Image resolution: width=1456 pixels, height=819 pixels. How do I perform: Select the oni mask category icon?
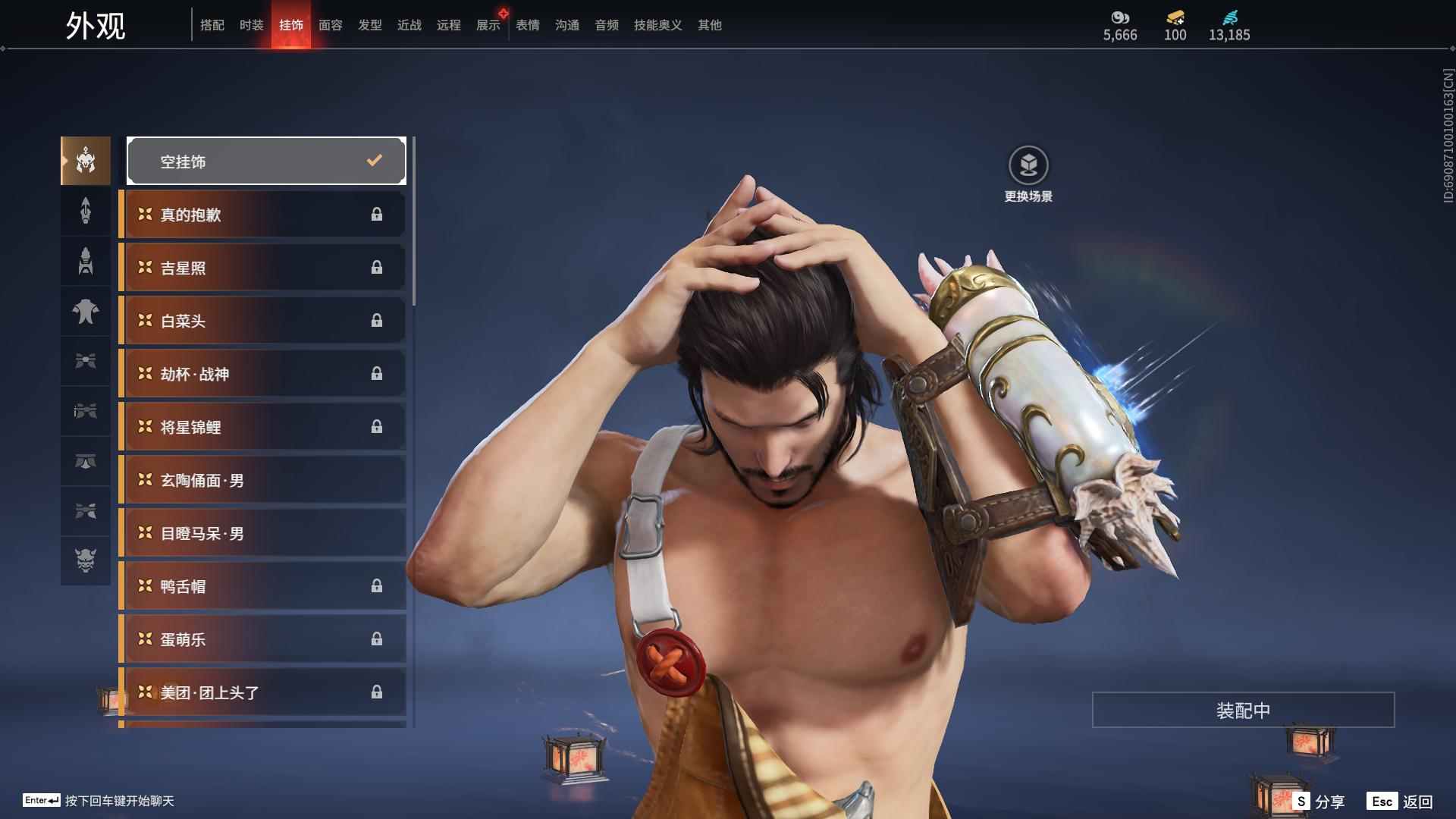86,560
